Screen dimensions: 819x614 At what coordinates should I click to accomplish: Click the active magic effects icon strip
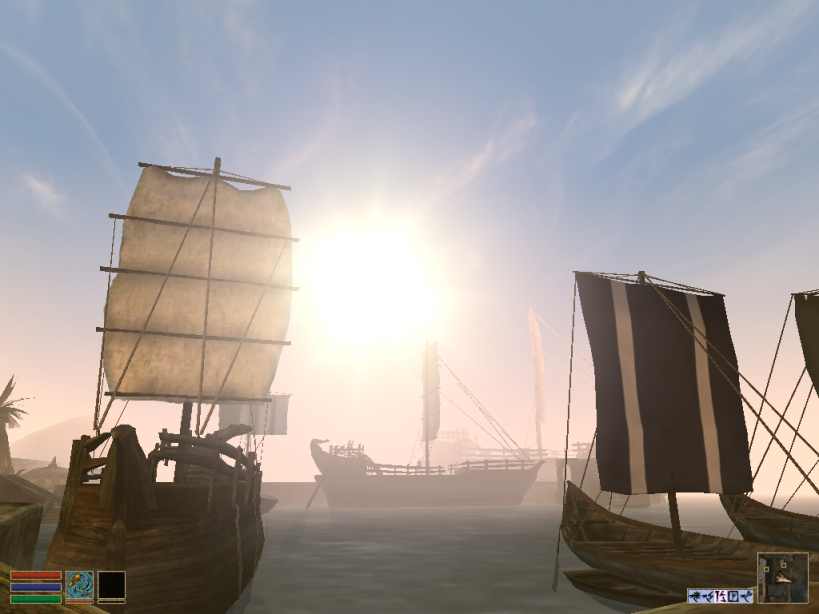pos(720,596)
